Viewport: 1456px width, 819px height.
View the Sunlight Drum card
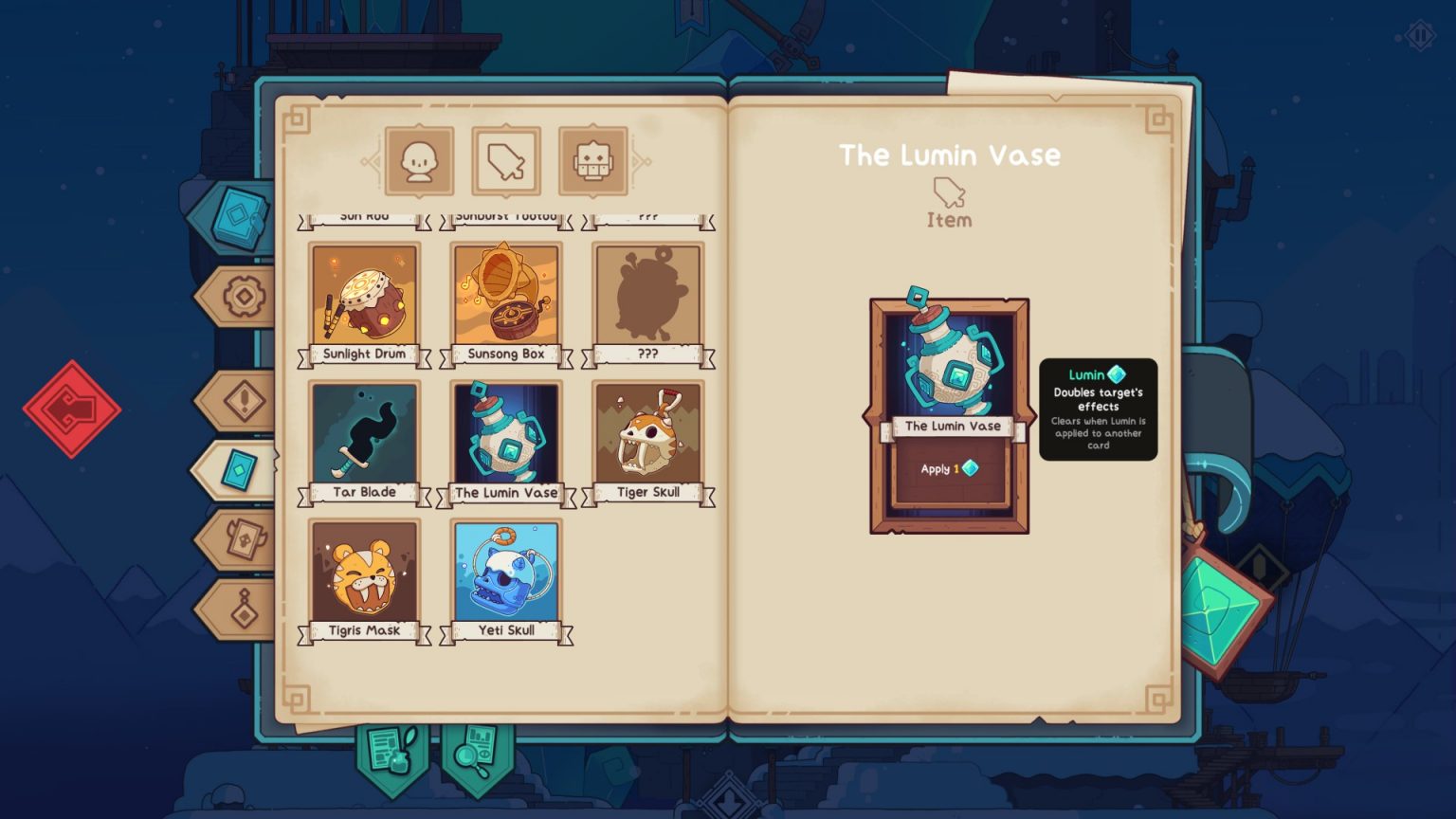[x=363, y=296]
